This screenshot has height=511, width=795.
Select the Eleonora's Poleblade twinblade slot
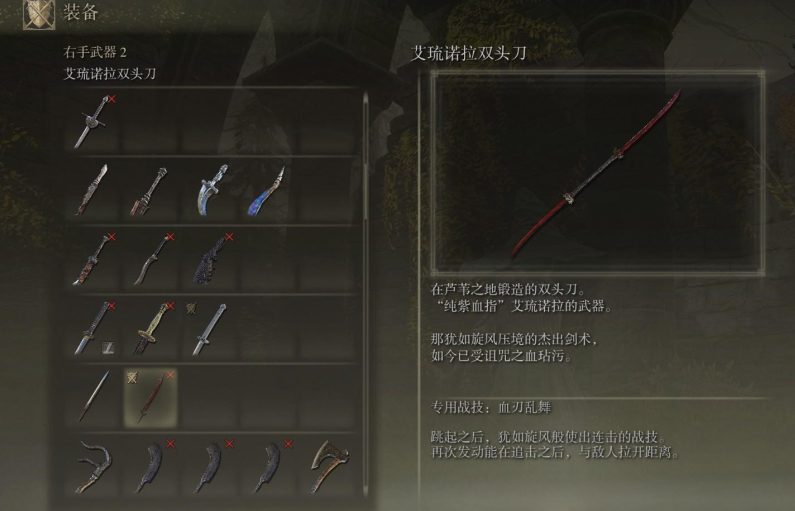150,394
